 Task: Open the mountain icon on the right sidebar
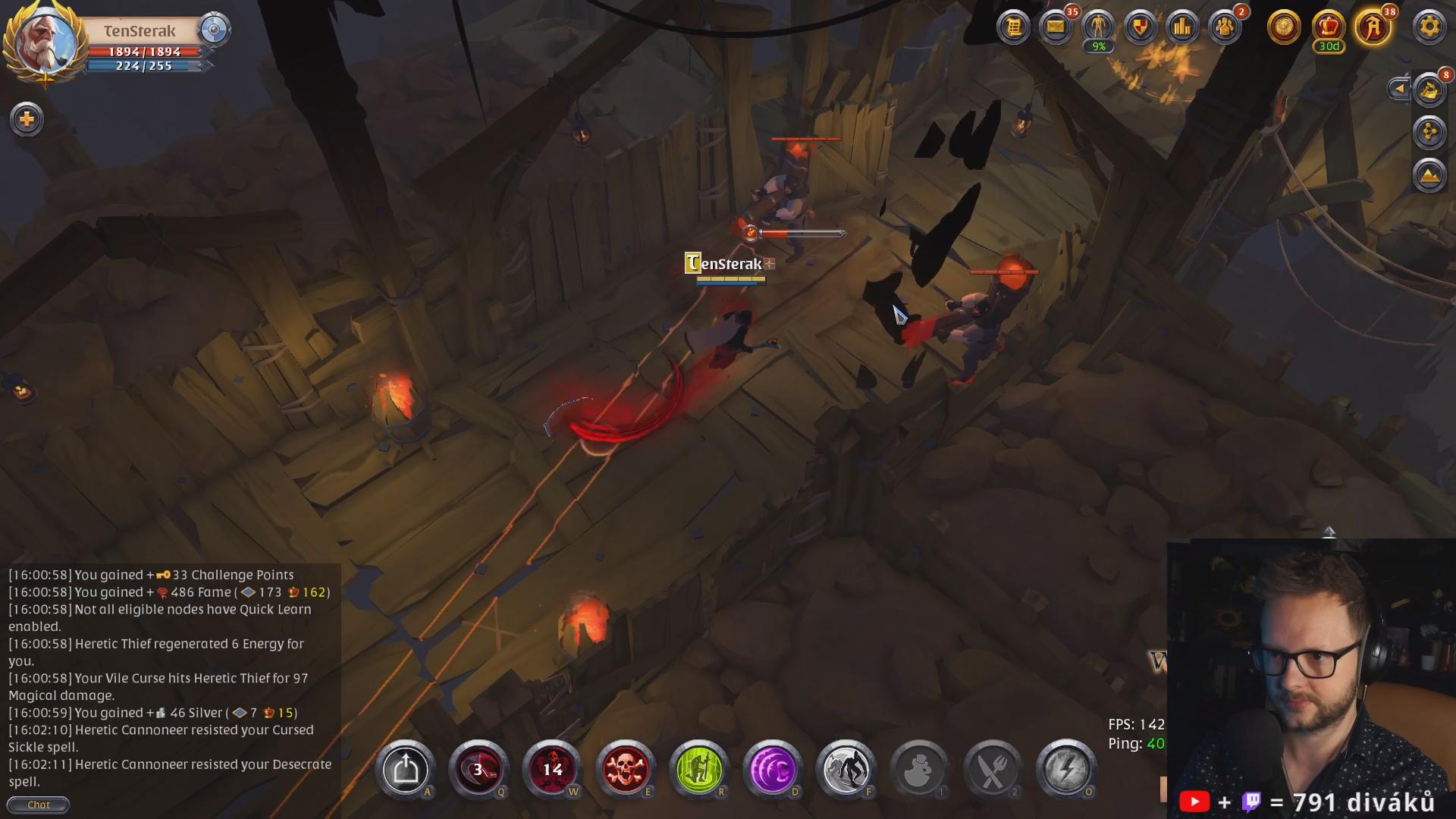click(1429, 175)
